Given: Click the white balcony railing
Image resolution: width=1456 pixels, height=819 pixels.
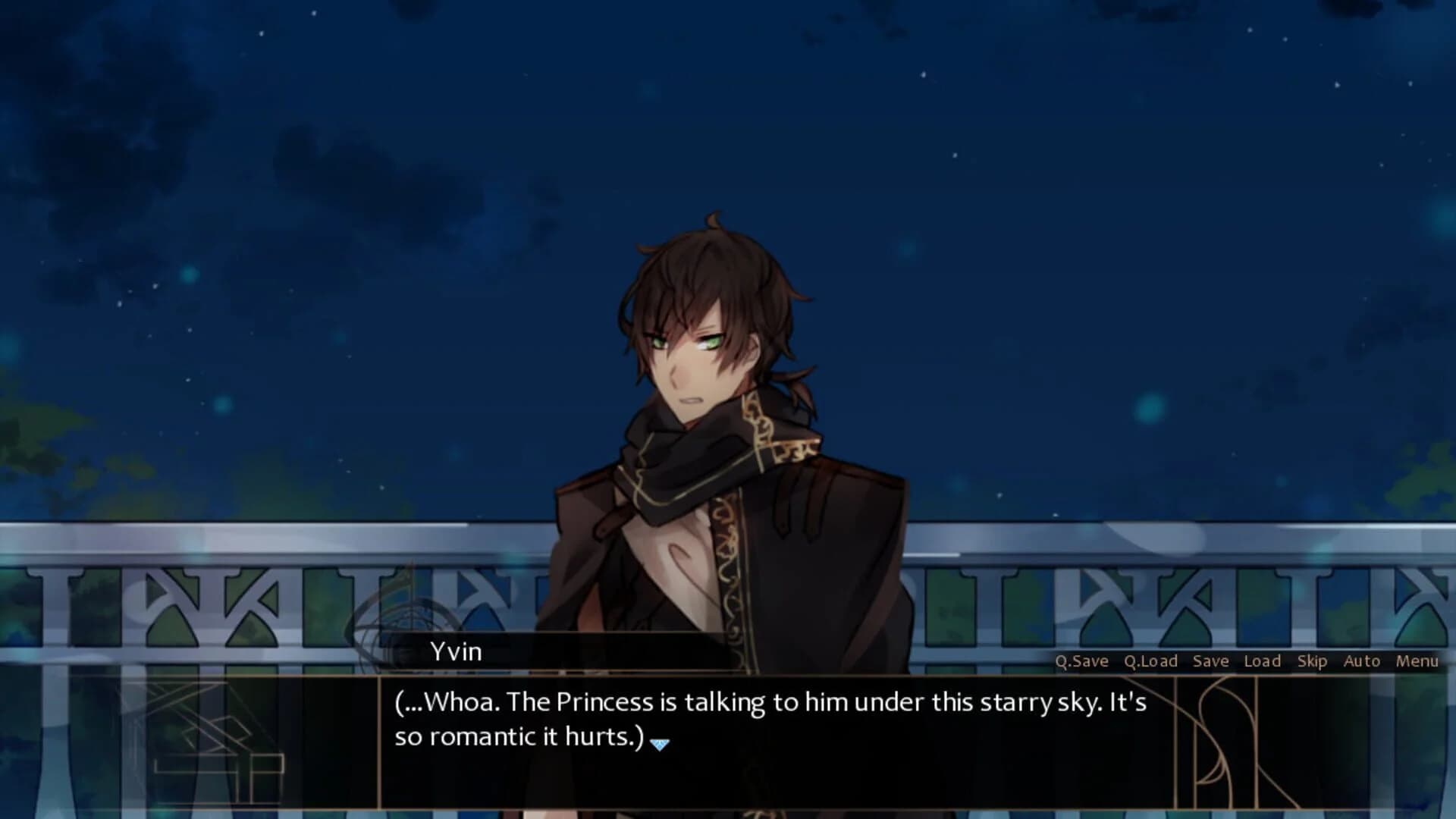Looking at the screenshot, I should pyautogui.click(x=227, y=554).
